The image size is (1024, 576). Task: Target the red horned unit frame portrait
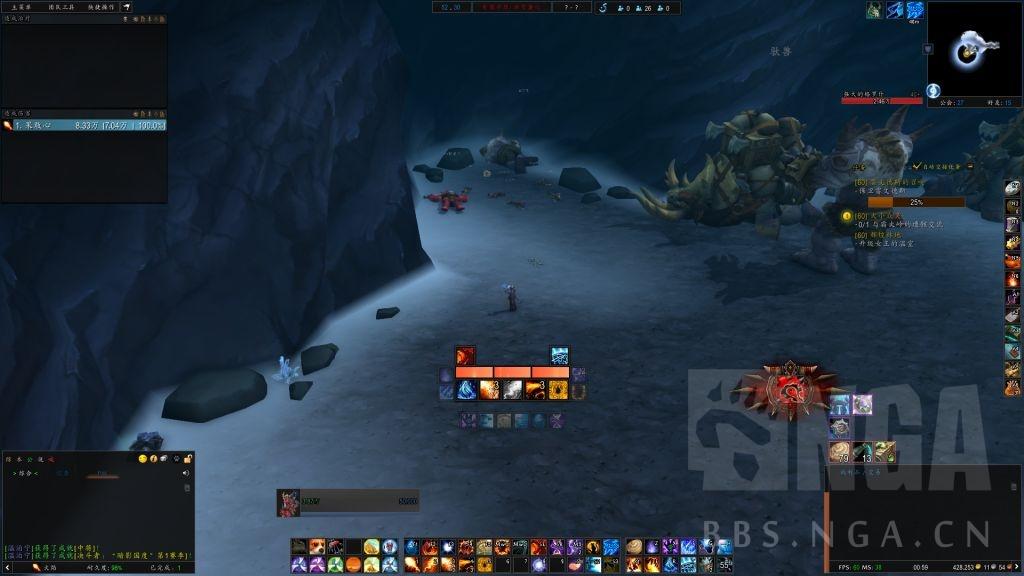[x=289, y=502]
